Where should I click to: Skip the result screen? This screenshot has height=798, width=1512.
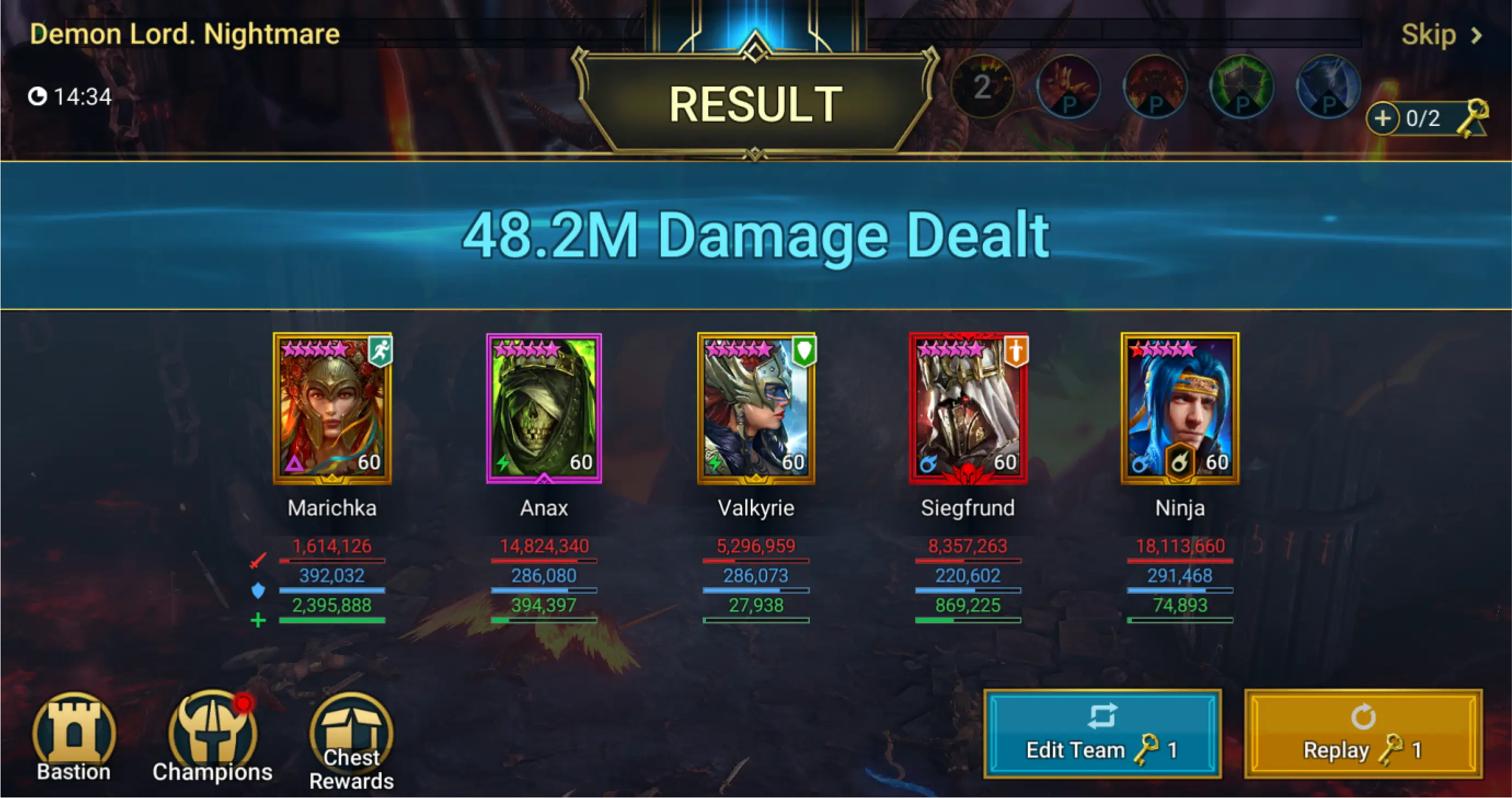point(1440,35)
